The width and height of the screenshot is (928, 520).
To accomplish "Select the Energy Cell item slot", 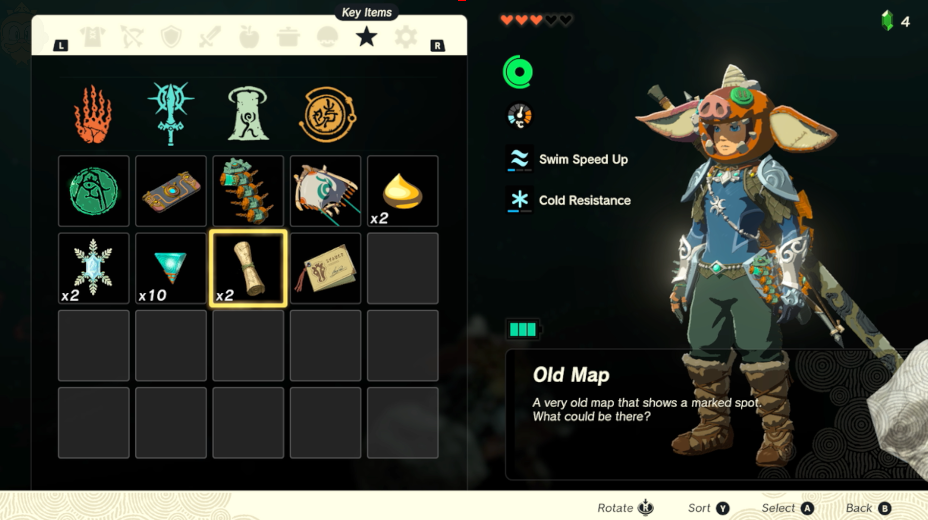I will 248,191.
